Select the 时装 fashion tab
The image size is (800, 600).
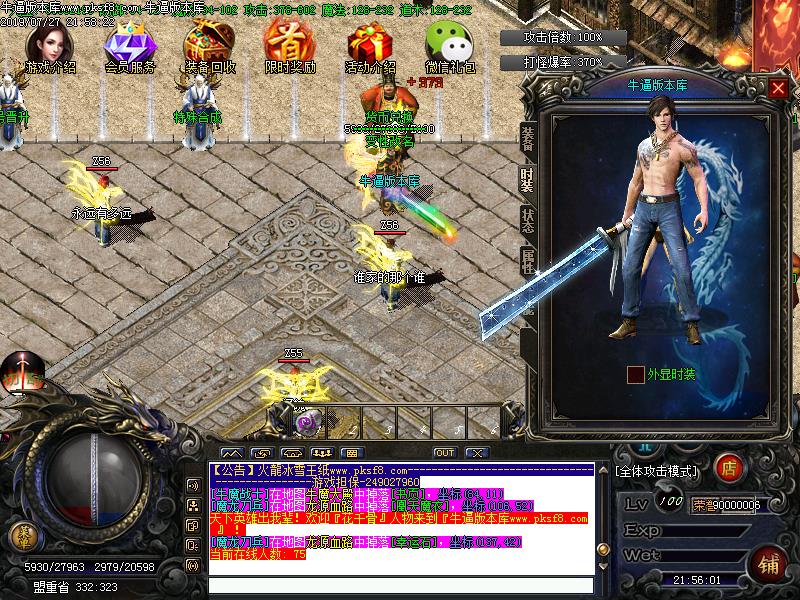(527, 178)
